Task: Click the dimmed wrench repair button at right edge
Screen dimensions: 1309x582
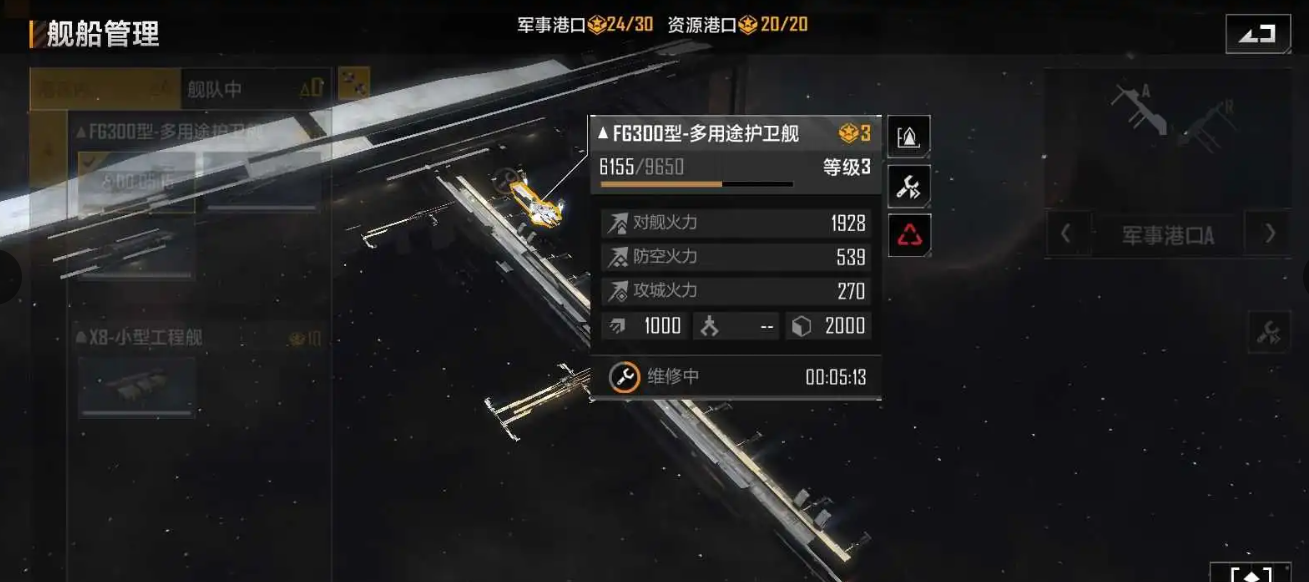Action: click(x=1269, y=333)
